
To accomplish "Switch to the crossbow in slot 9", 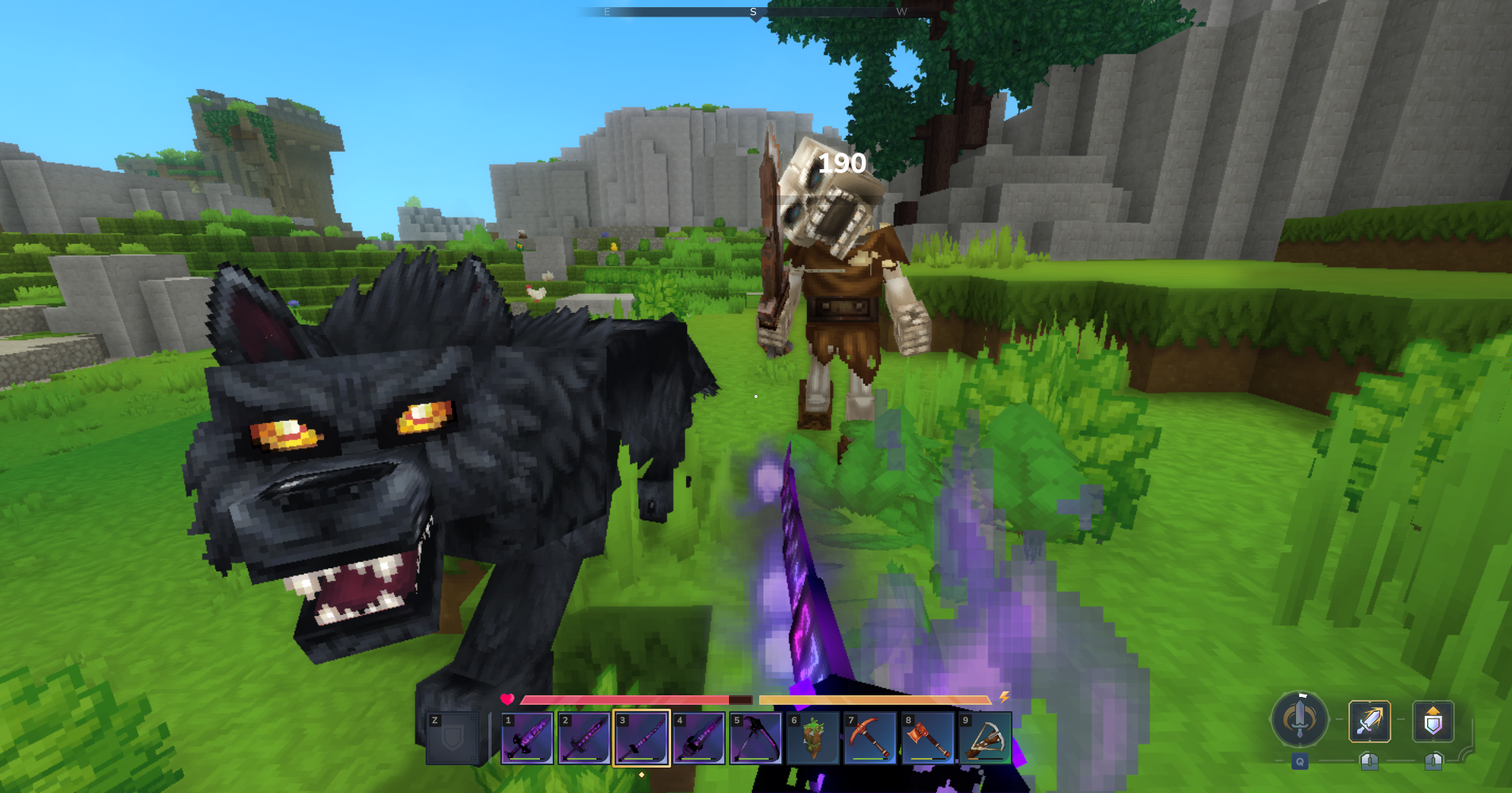I will pos(985,737).
